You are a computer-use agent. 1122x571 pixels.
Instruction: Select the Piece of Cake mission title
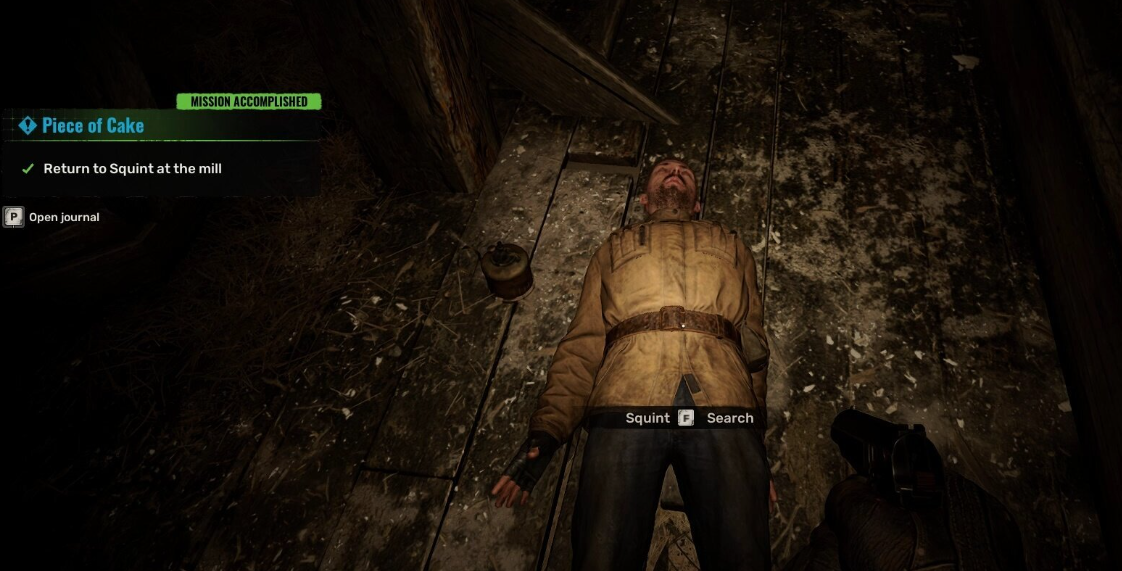(92, 126)
